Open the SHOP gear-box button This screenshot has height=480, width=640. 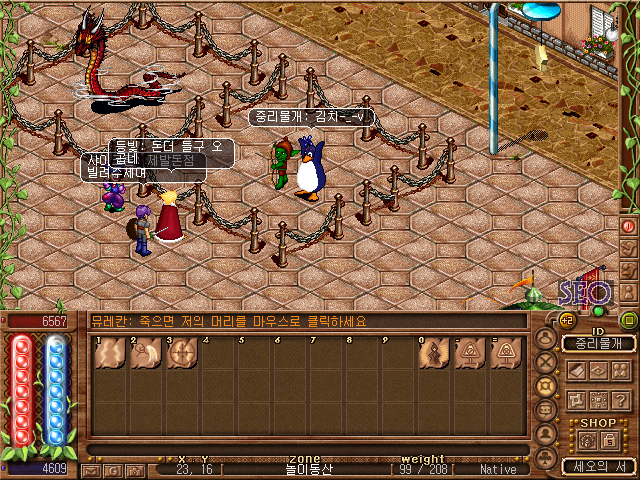(587, 439)
